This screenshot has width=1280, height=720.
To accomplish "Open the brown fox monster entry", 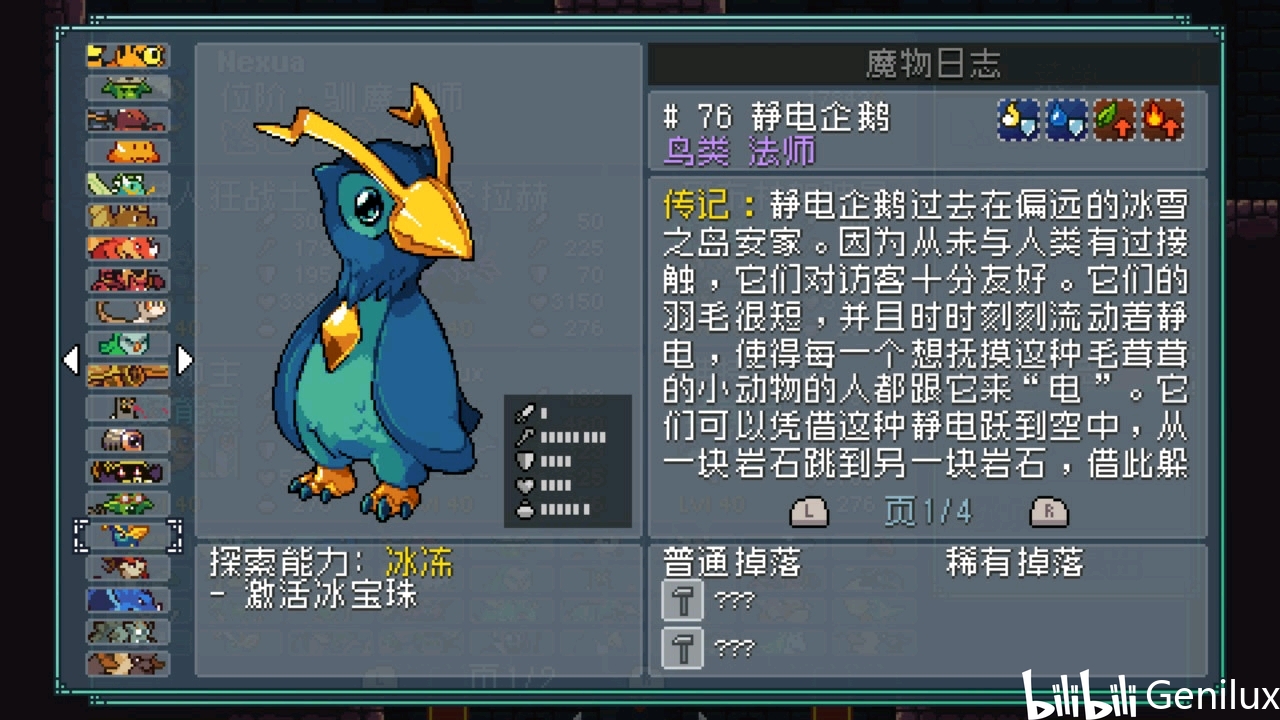I will 127,664.
